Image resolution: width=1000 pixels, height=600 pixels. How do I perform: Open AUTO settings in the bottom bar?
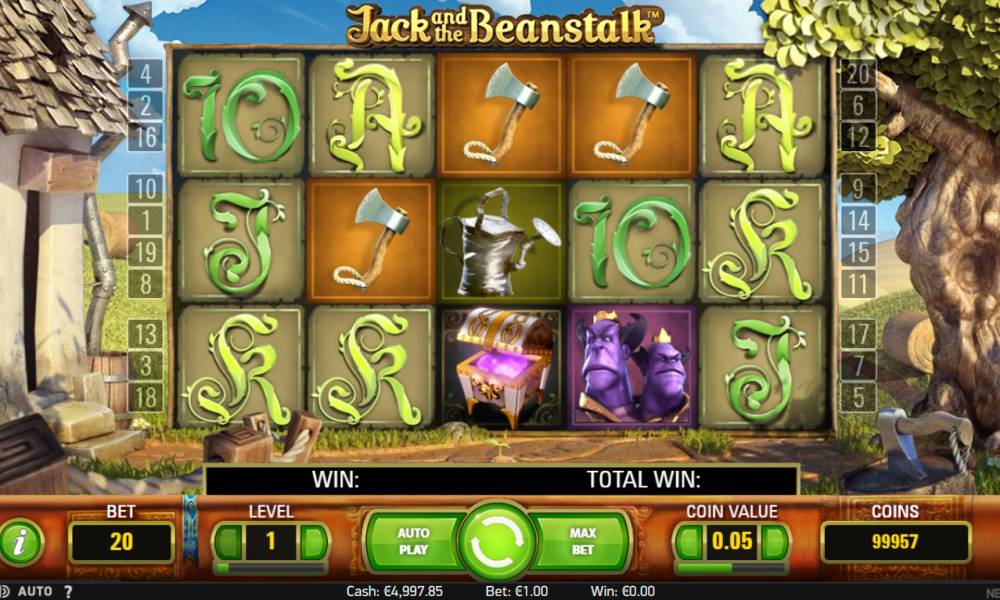[36, 591]
